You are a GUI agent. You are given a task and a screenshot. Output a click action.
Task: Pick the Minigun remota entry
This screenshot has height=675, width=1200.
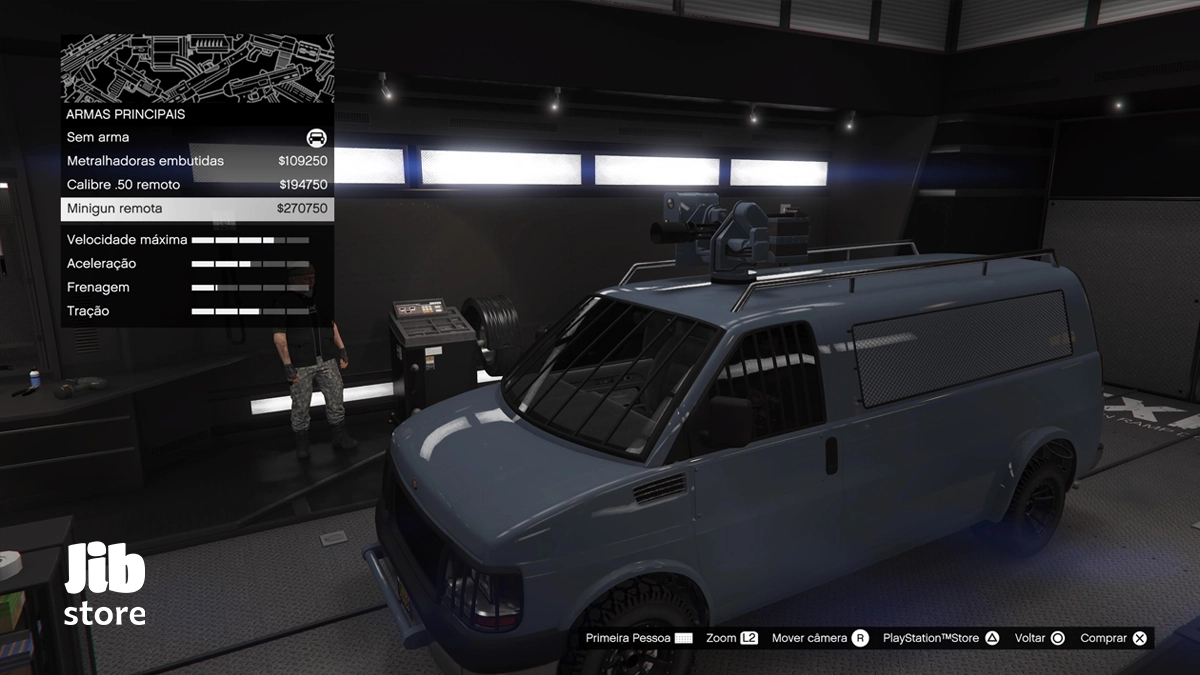coord(197,209)
